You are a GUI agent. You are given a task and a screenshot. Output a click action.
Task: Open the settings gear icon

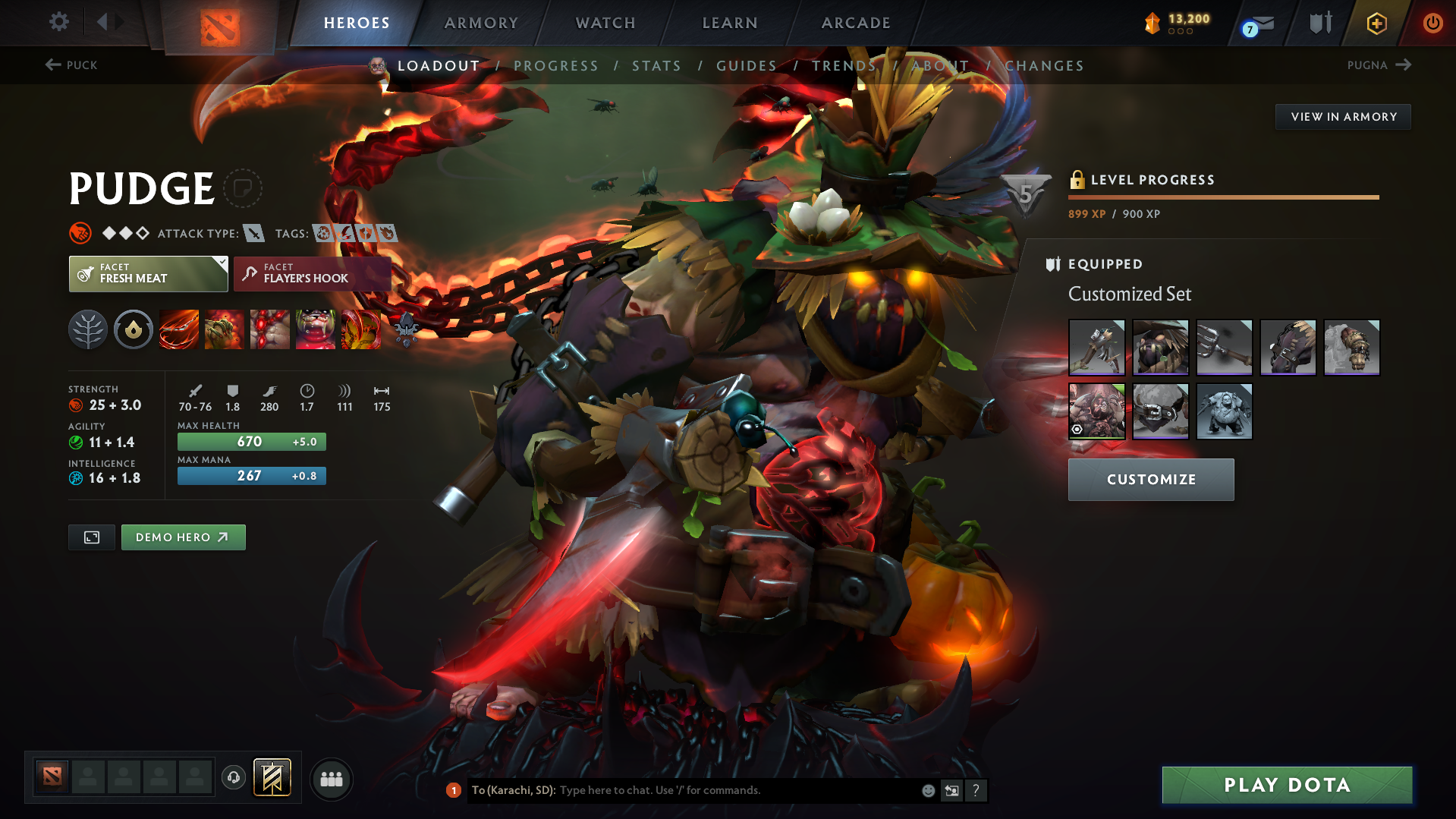tap(58, 23)
